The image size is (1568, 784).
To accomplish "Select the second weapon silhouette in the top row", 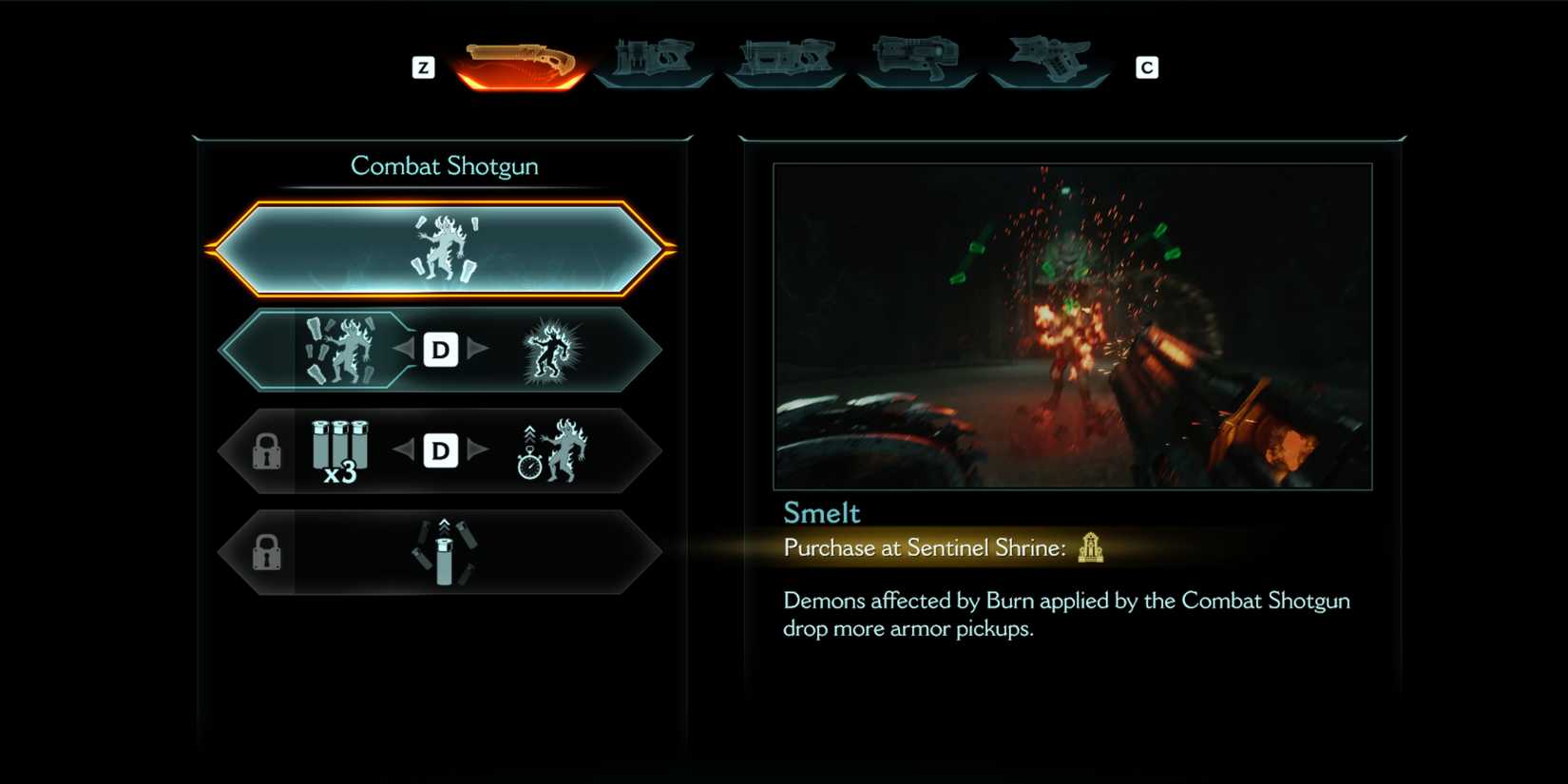I will (x=652, y=62).
